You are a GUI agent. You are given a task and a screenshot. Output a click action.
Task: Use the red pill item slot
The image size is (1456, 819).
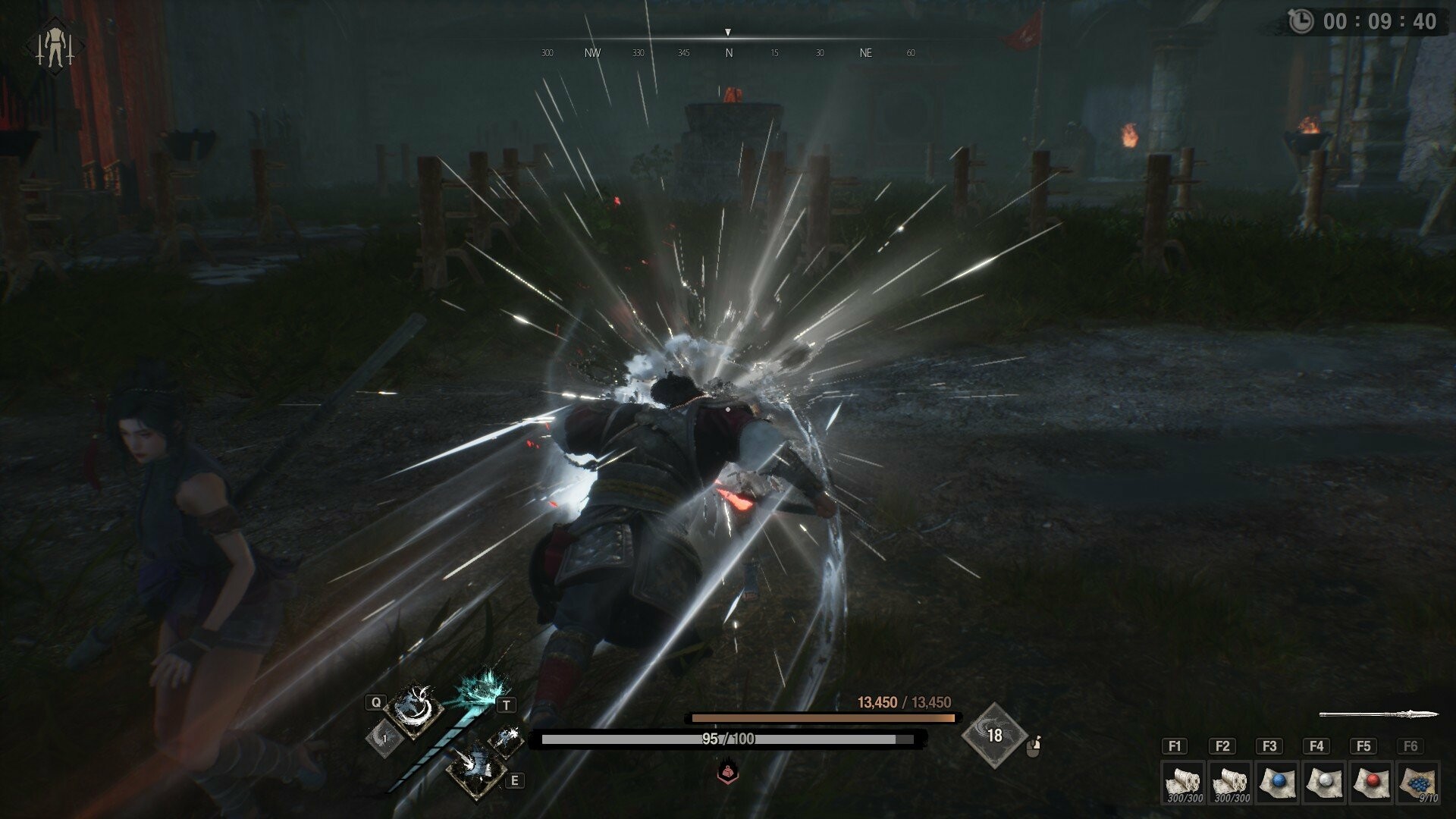[x=1372, y=782]
